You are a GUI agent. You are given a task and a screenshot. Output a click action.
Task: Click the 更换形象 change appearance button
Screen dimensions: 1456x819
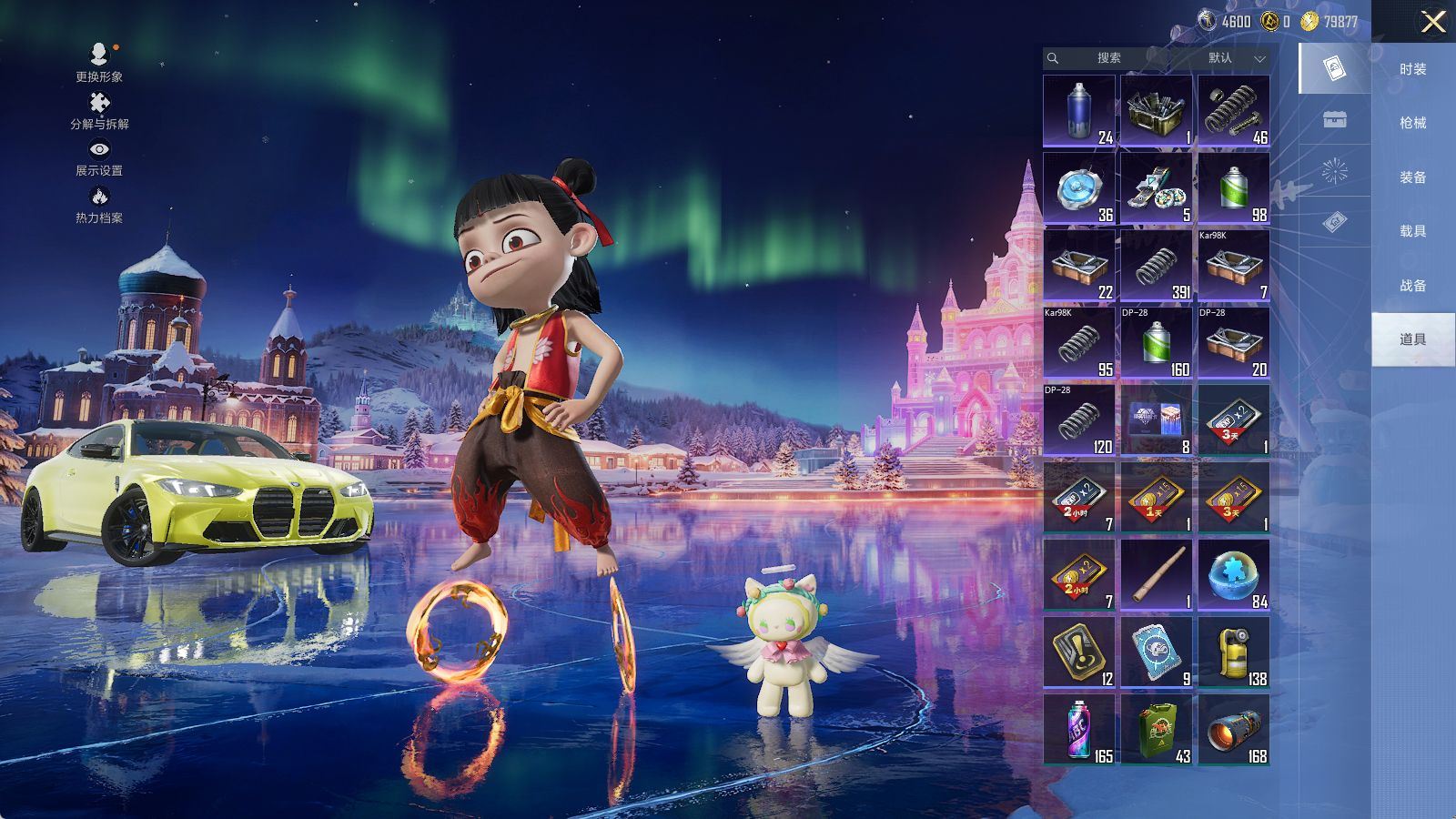(x=99, y=63)
